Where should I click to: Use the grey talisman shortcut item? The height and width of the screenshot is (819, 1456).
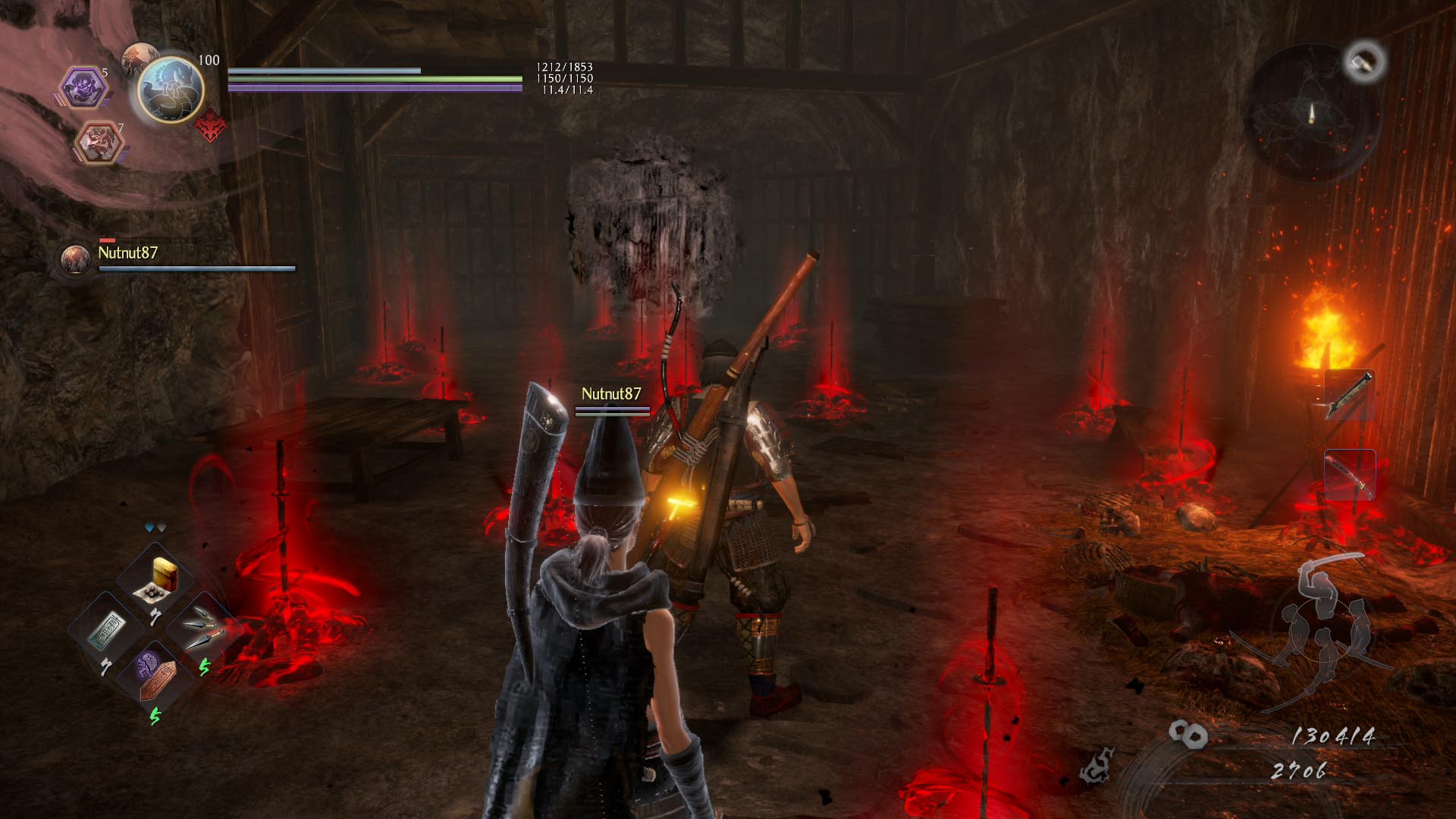pyautogui.click(x=107, y=631)
